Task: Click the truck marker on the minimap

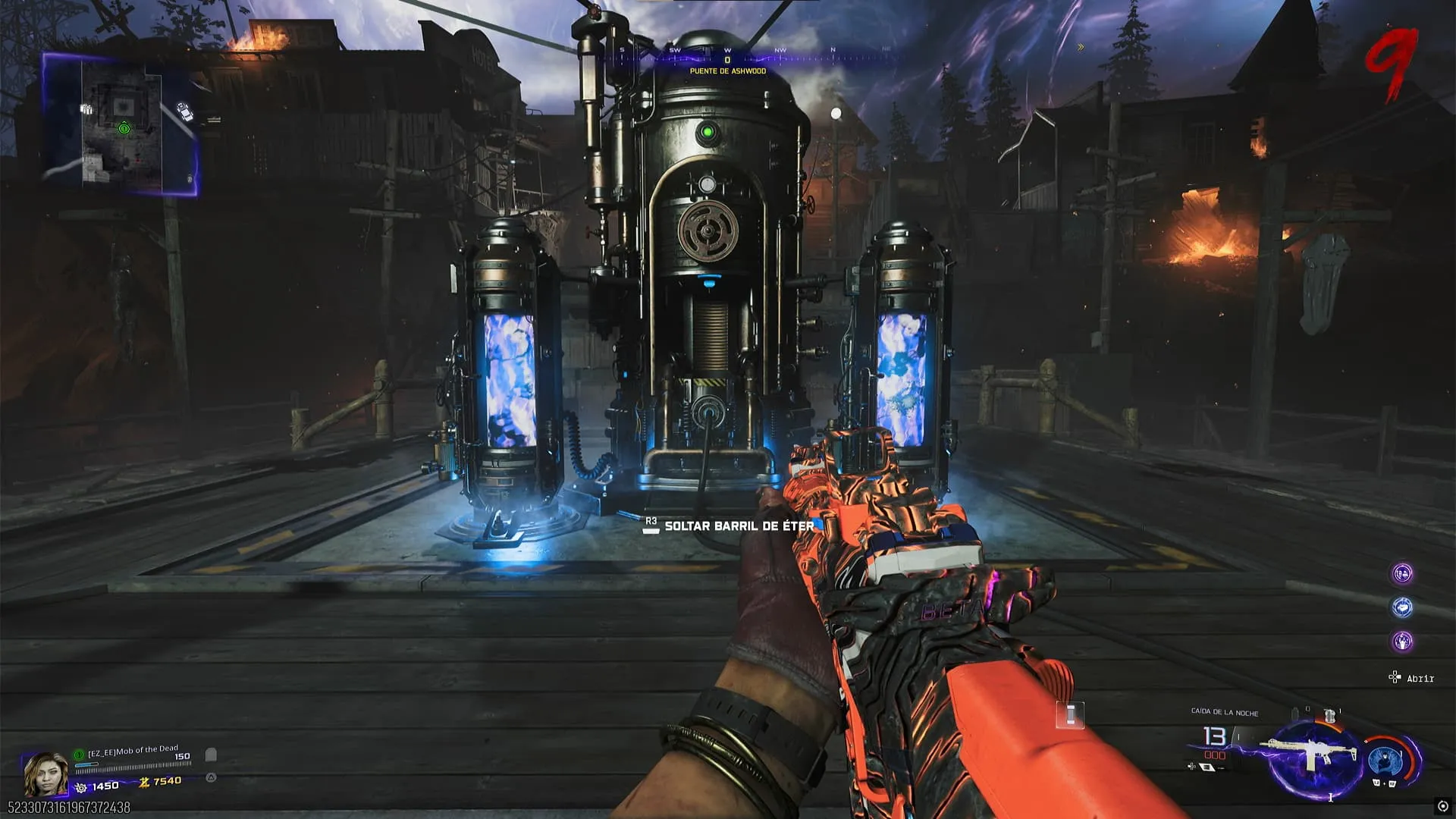Action: coord(184,111)
